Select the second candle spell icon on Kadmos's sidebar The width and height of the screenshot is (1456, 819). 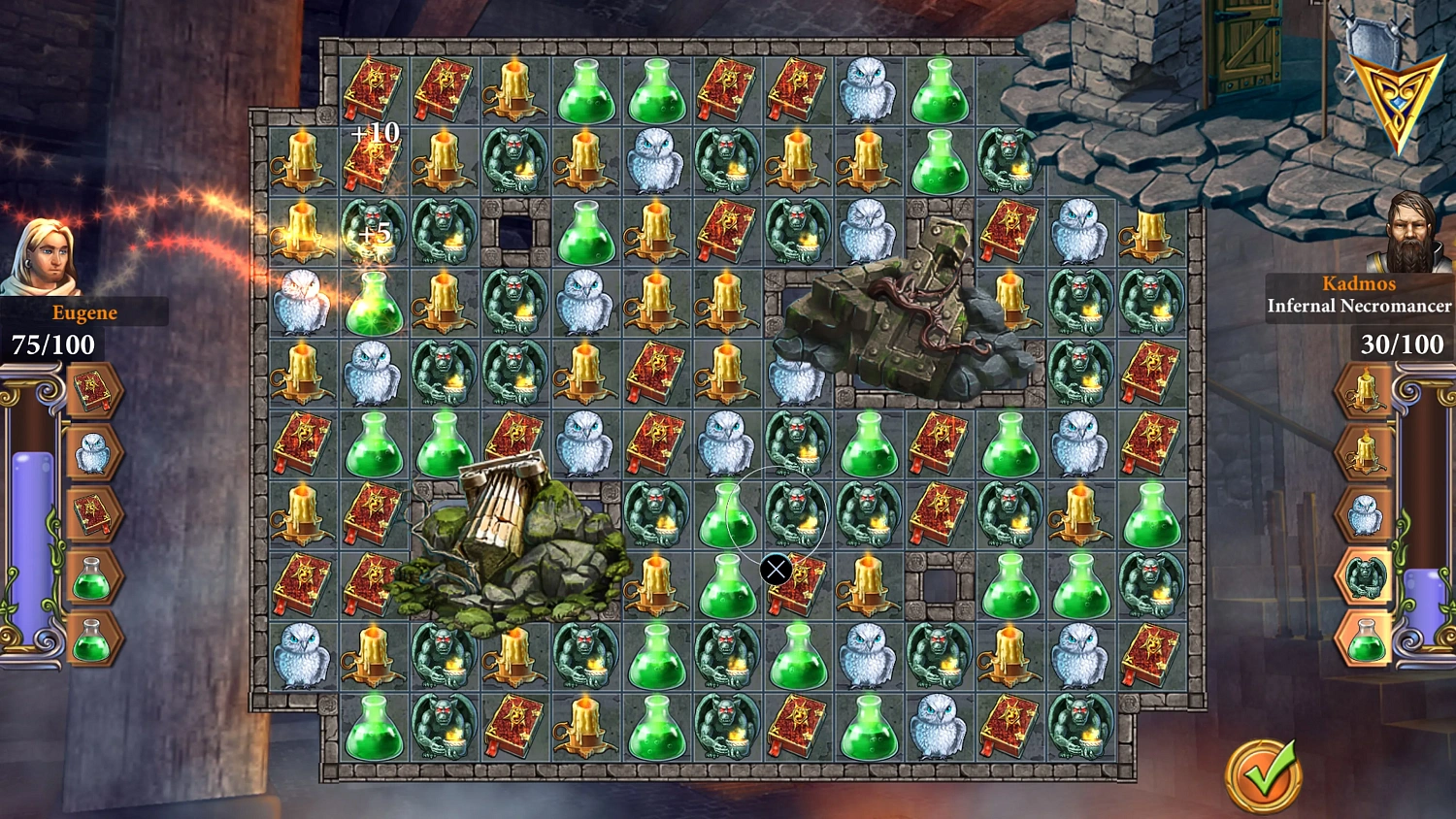click(1367, 451)
